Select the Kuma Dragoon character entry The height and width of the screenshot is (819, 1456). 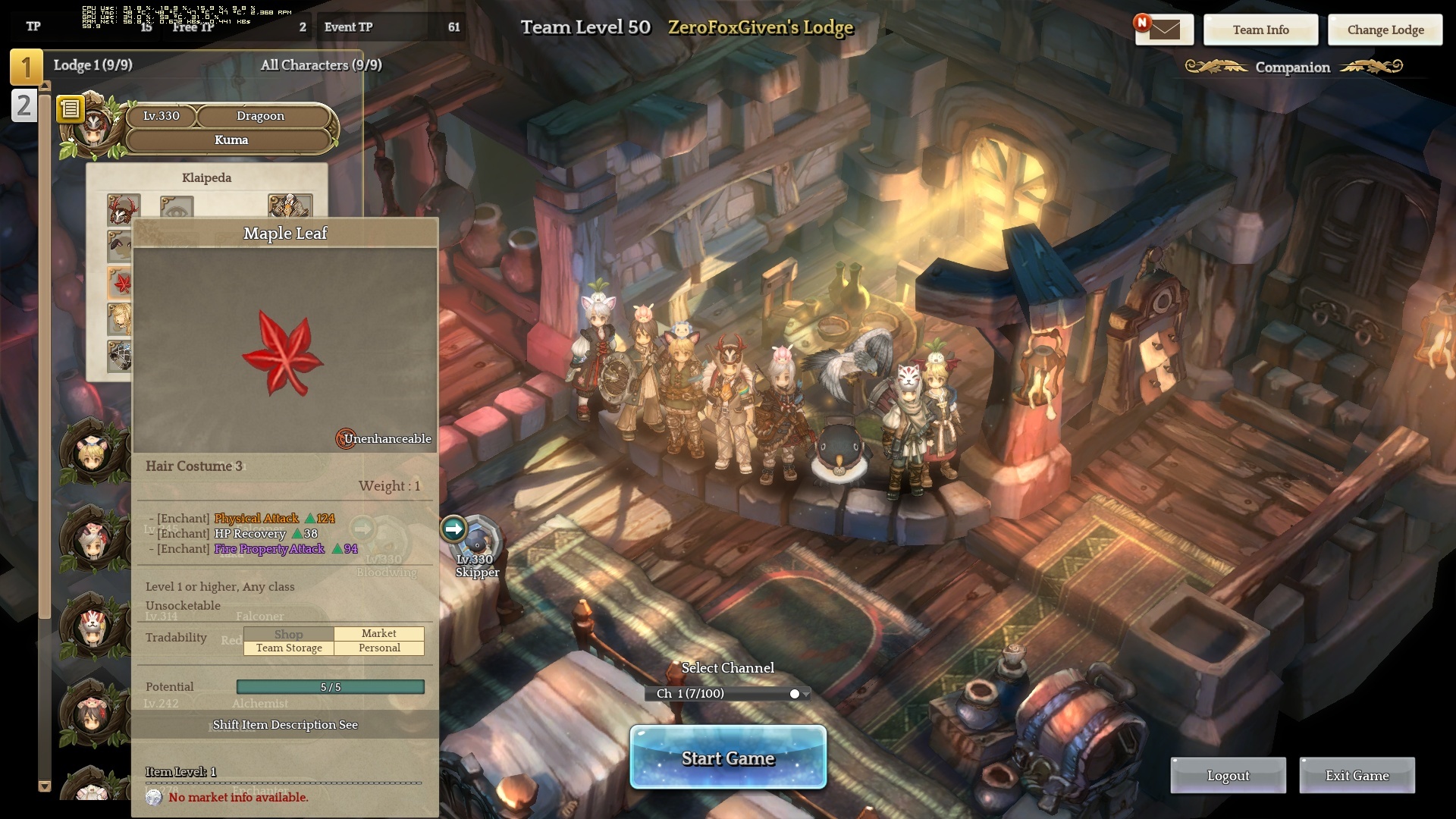click(x=231, y=127)
